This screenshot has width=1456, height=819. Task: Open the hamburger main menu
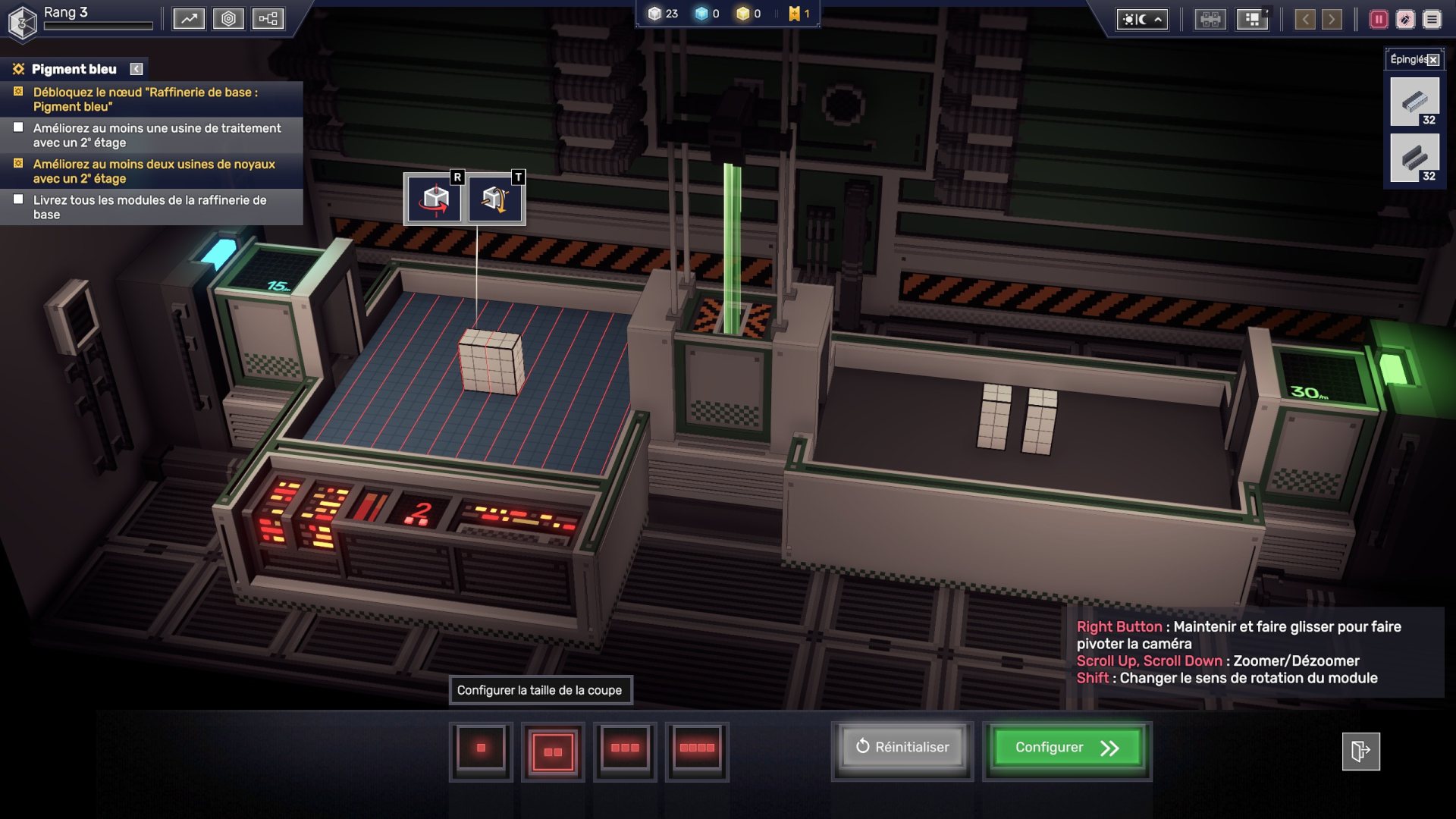point(1432,20)
